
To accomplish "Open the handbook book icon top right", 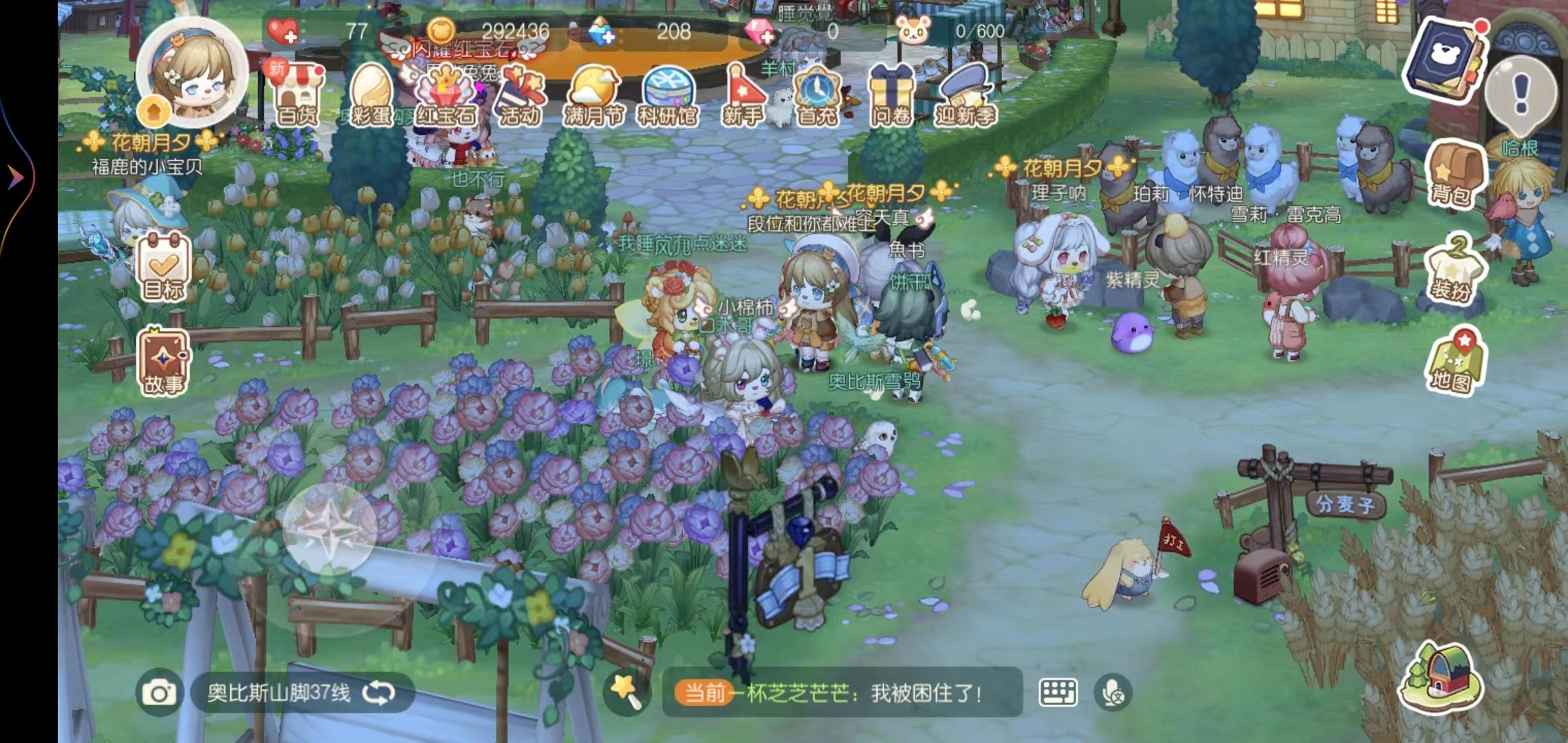I will click(x=1446, y=55).
